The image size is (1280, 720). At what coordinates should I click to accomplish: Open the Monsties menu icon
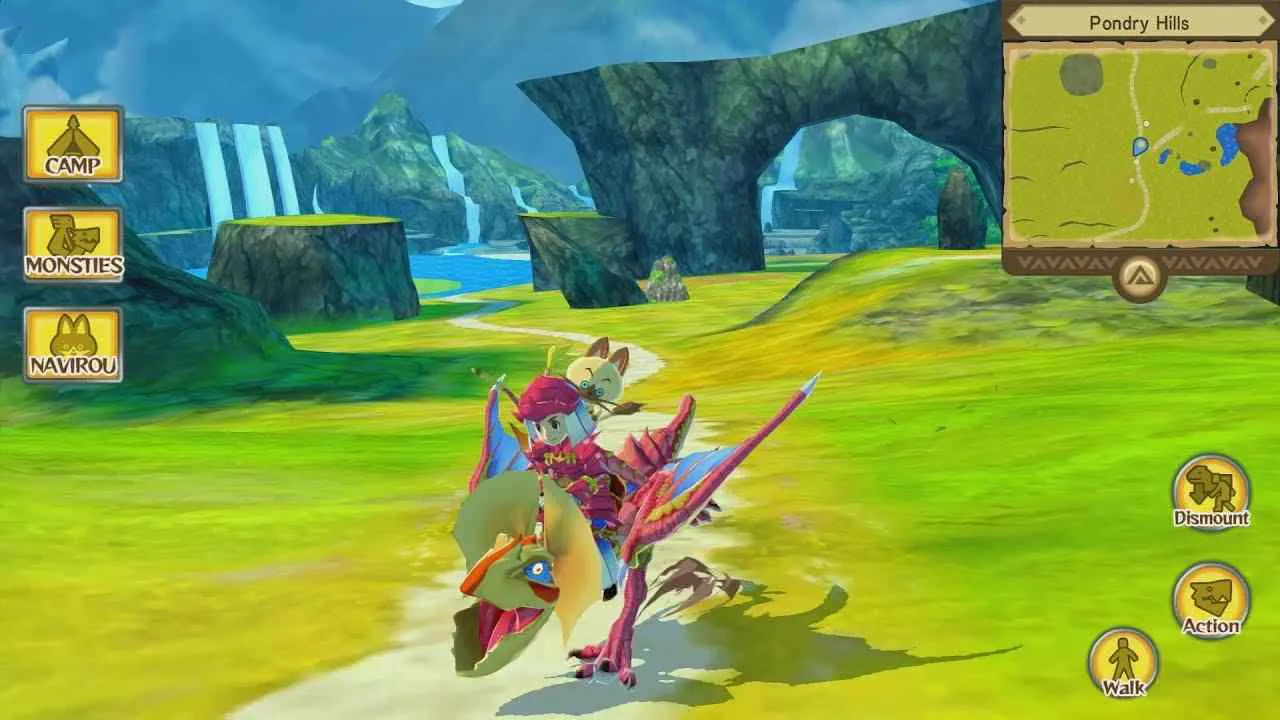pos(74,243)
